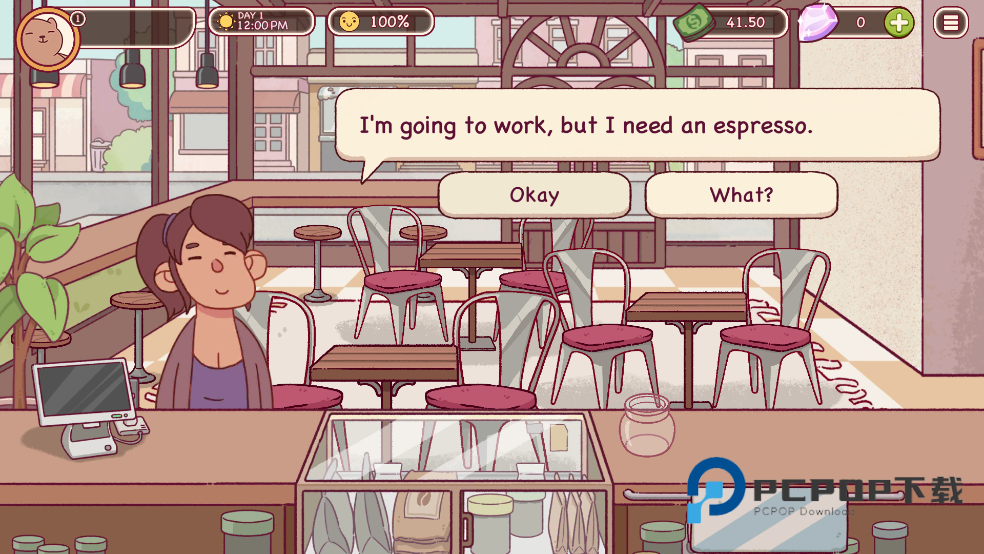Screen dimensions: 984x554
Task: Open the bear player profile avatar
Action: click(47, 40)
